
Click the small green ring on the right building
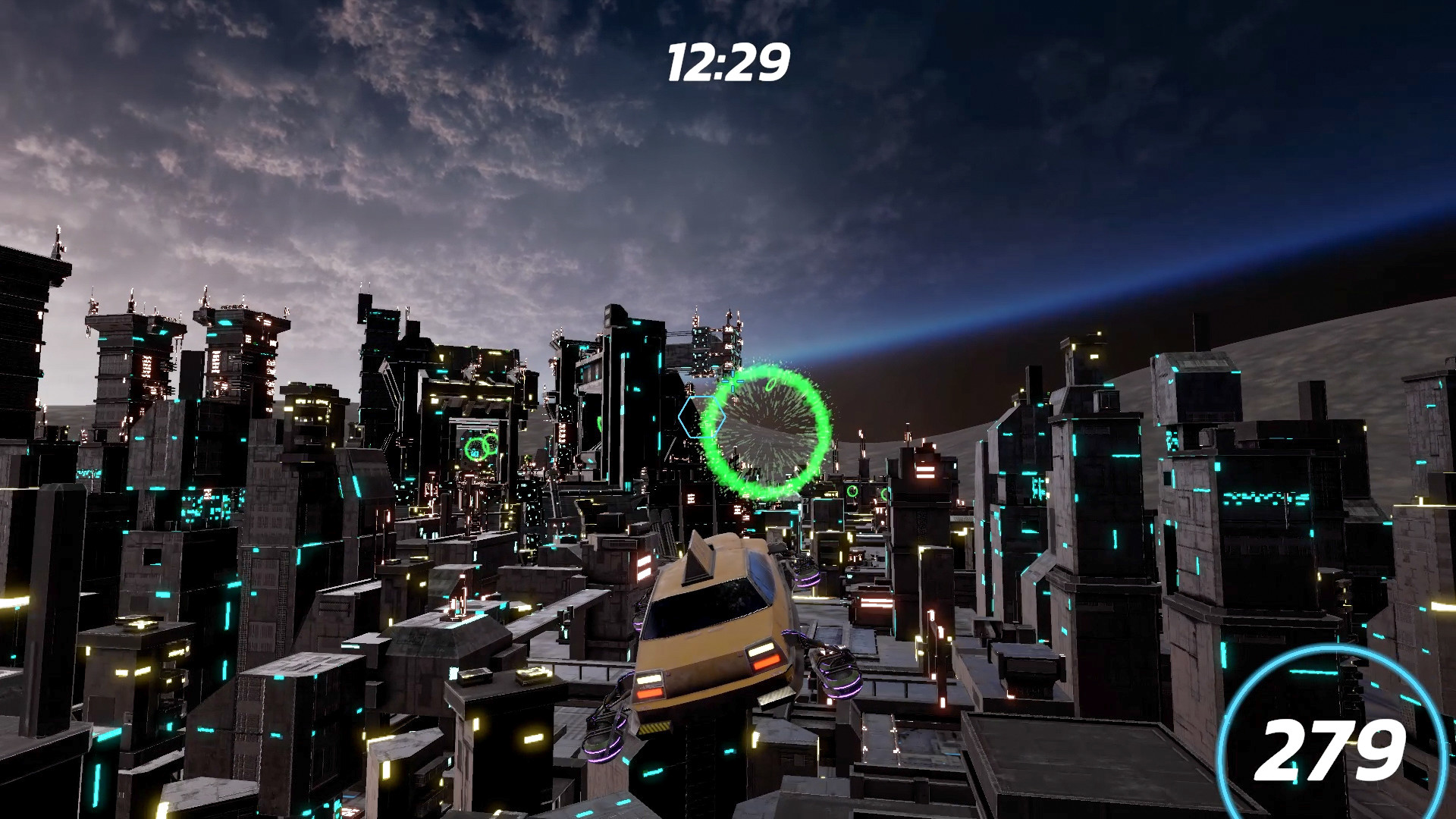click(853, 491)
